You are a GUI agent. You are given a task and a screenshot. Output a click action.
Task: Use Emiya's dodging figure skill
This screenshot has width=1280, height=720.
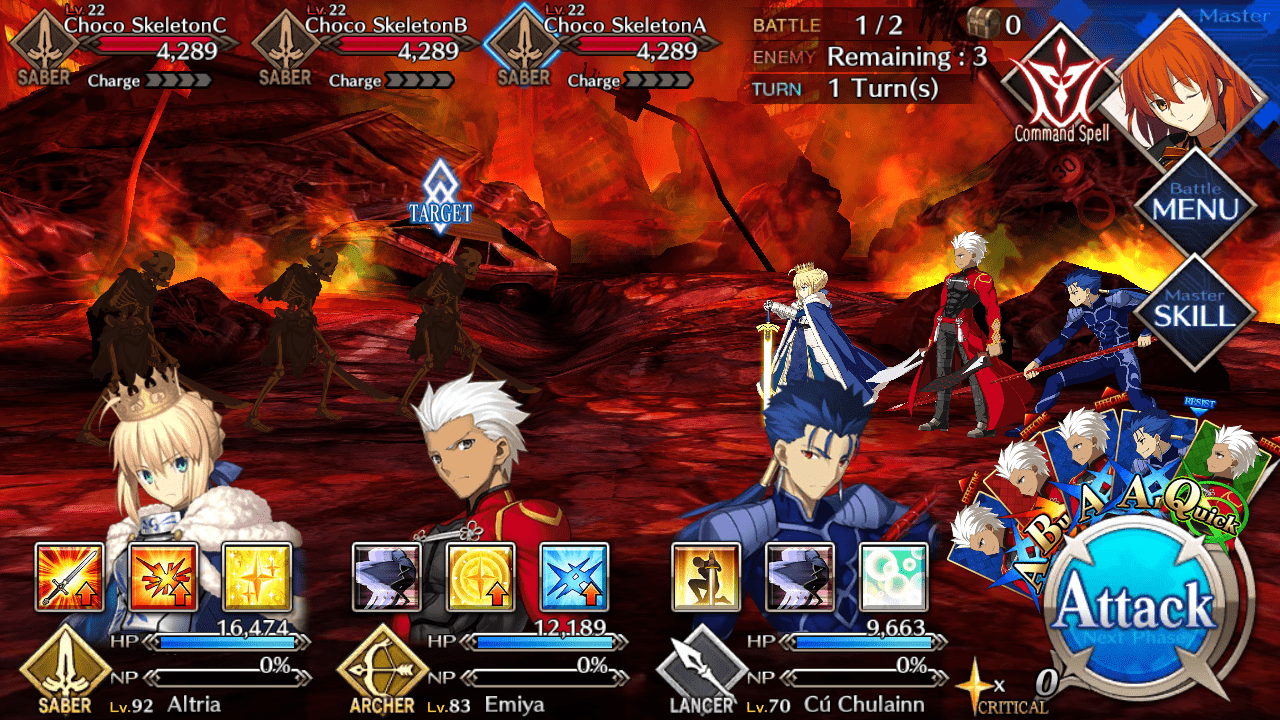pos(387,577)
